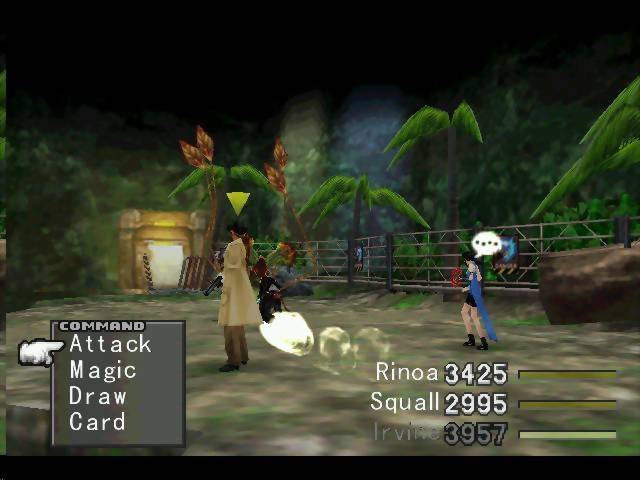Choose Magic from the command menu
Image resolution: width=640 pixels, height=480 pixels.
click(102, 371)
